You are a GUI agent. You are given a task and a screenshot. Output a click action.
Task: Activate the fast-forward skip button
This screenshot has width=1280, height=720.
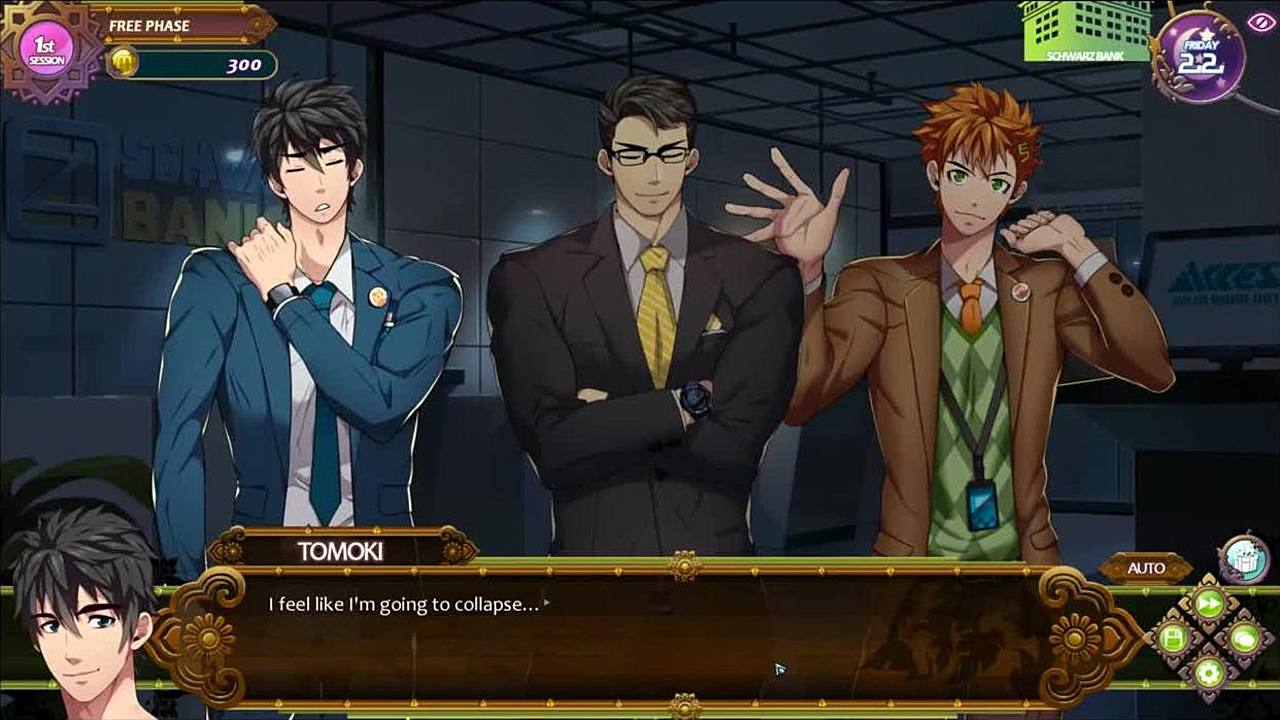coord(1209,603)
